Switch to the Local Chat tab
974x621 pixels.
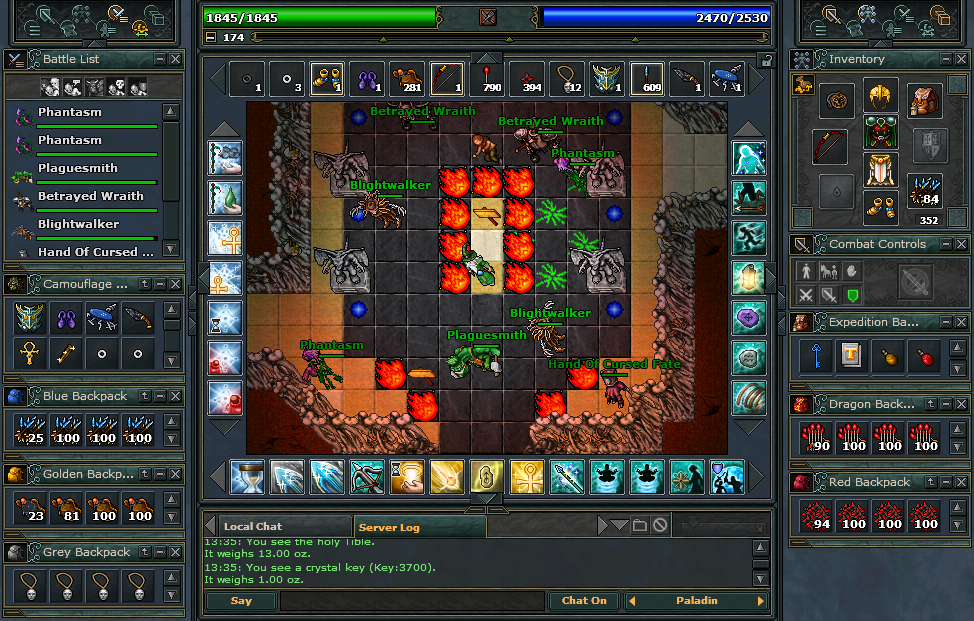click(x=254, y=526)
